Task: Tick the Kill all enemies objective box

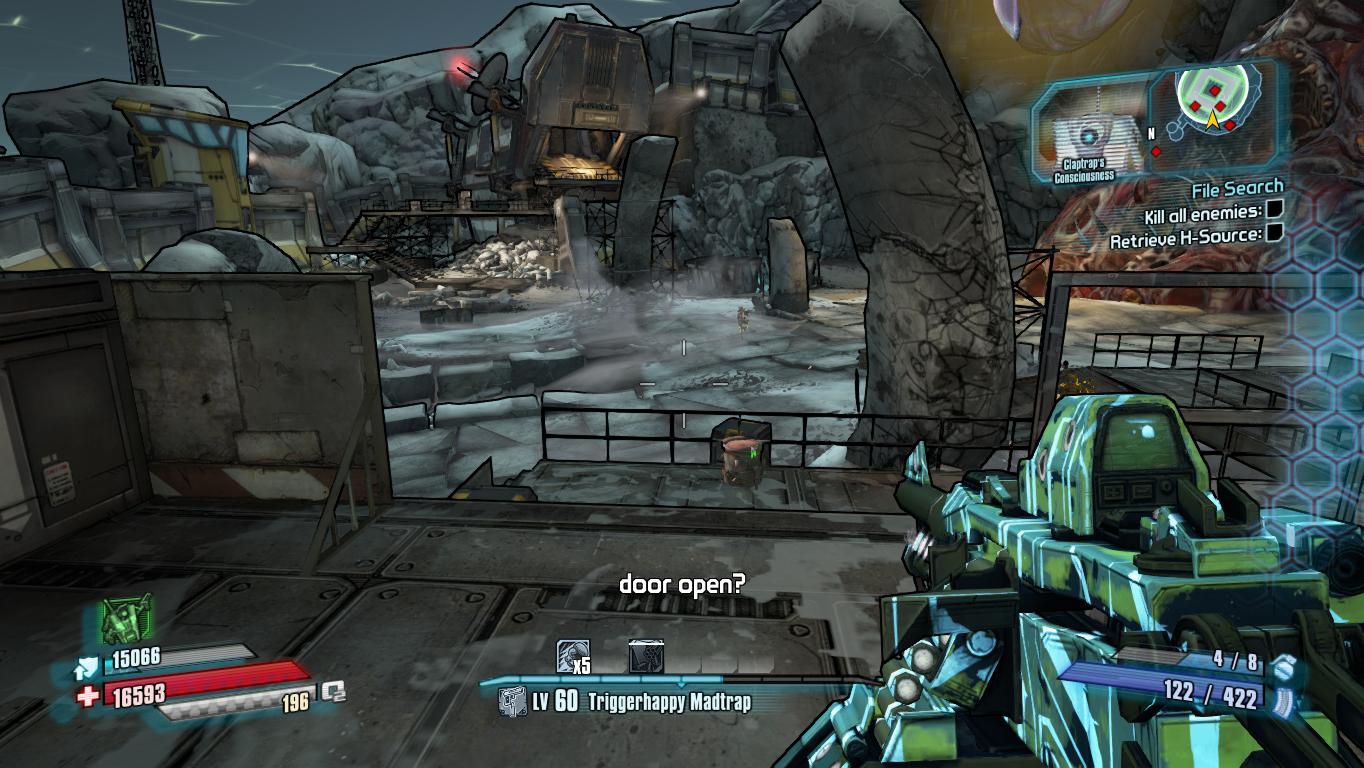Action: (1275, 211)
